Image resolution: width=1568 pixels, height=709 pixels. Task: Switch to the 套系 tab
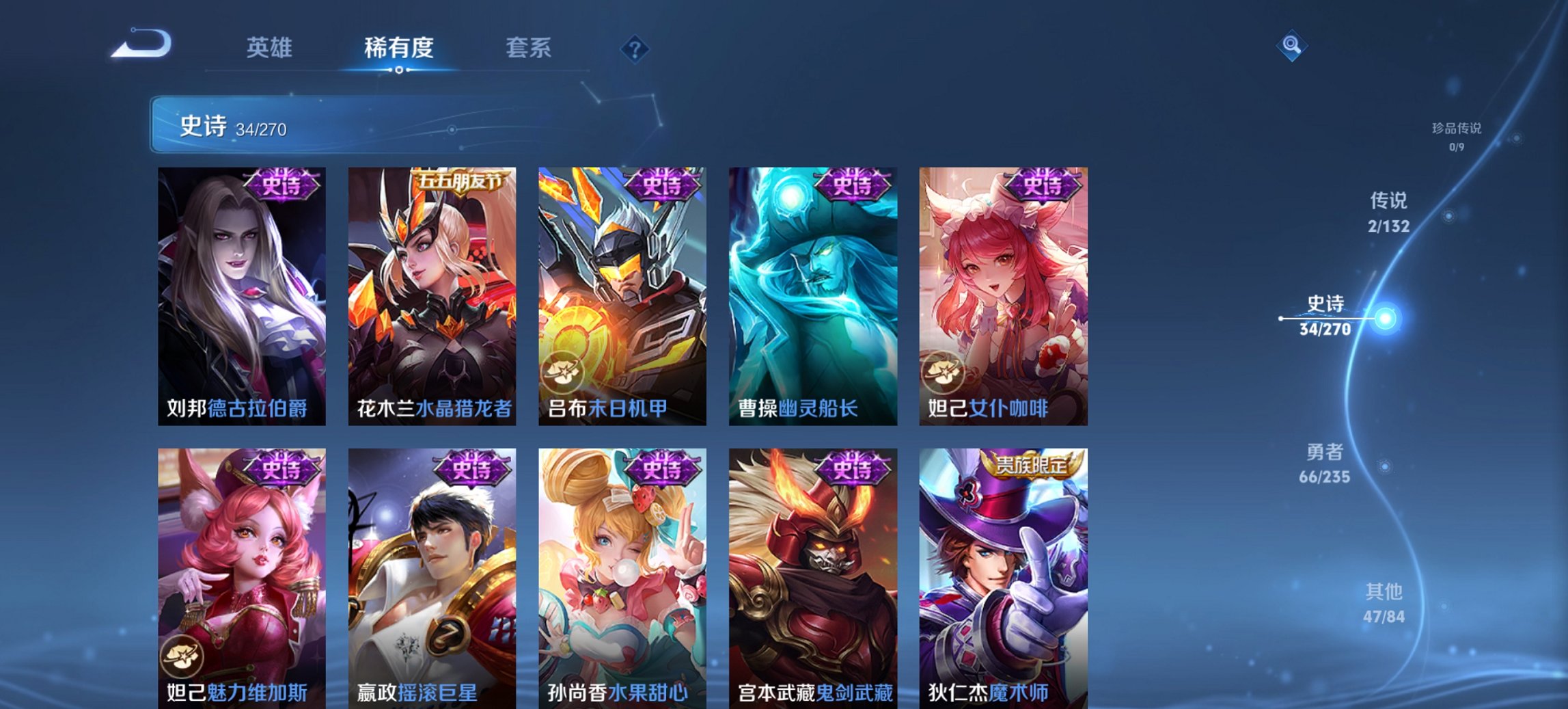tap(529, 48)
